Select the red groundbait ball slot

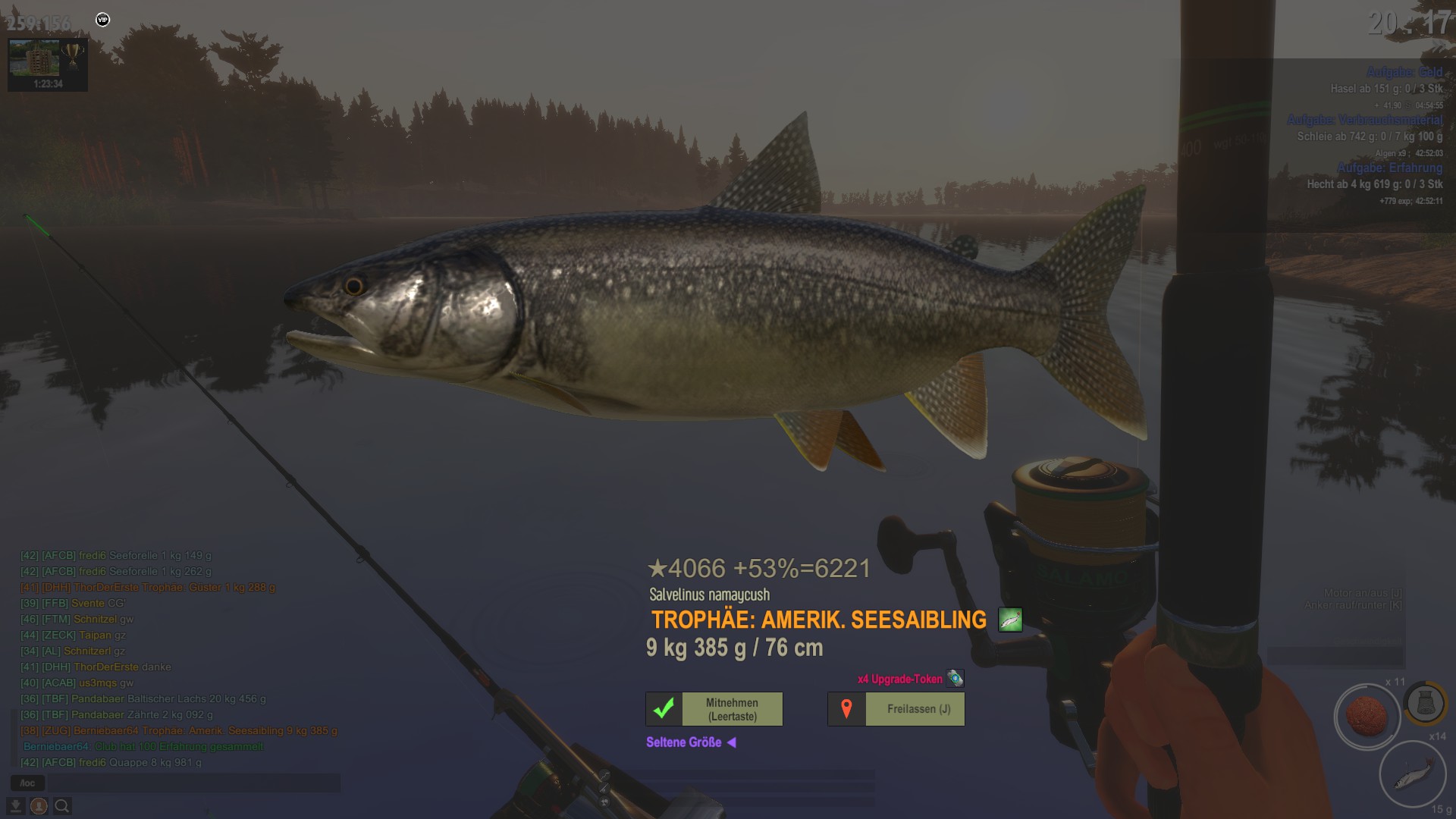(x=1367, y=716)
